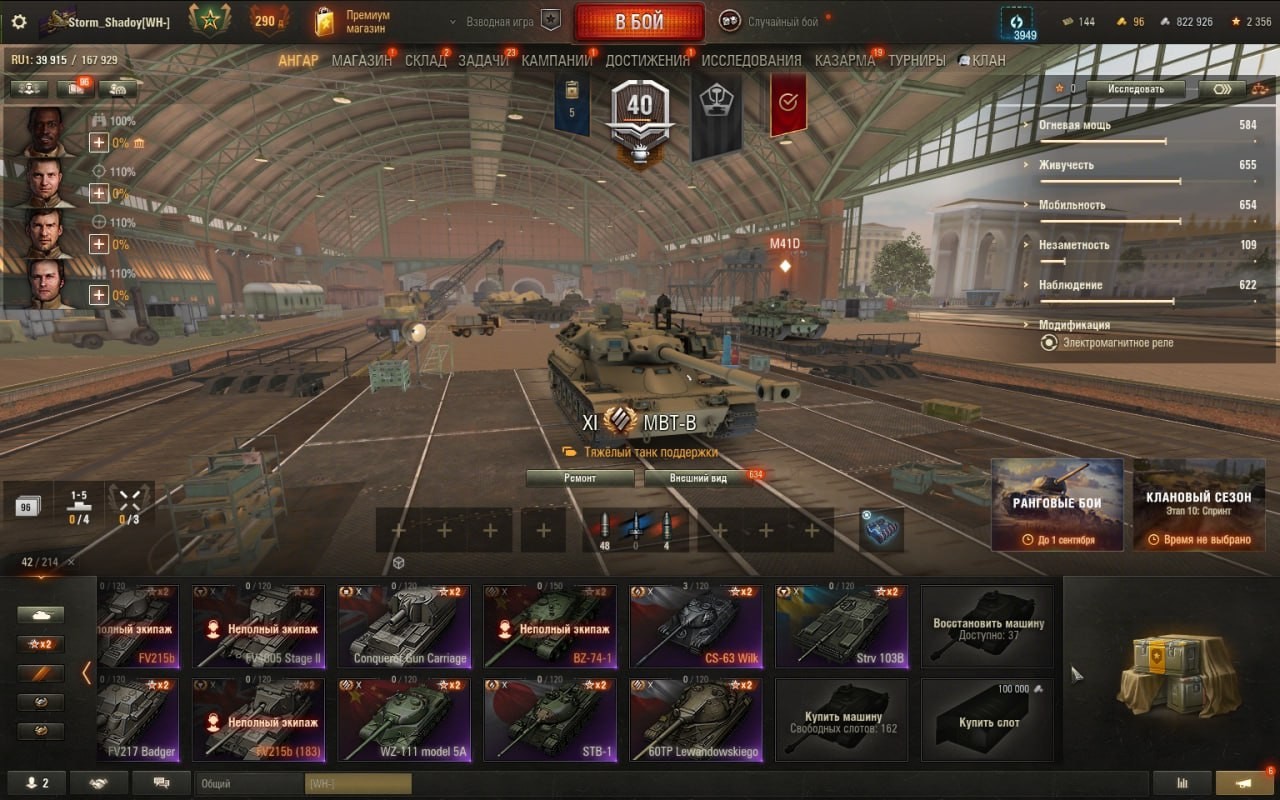
Task: Open the СКЛАД tab
Action: click(425, 60)
